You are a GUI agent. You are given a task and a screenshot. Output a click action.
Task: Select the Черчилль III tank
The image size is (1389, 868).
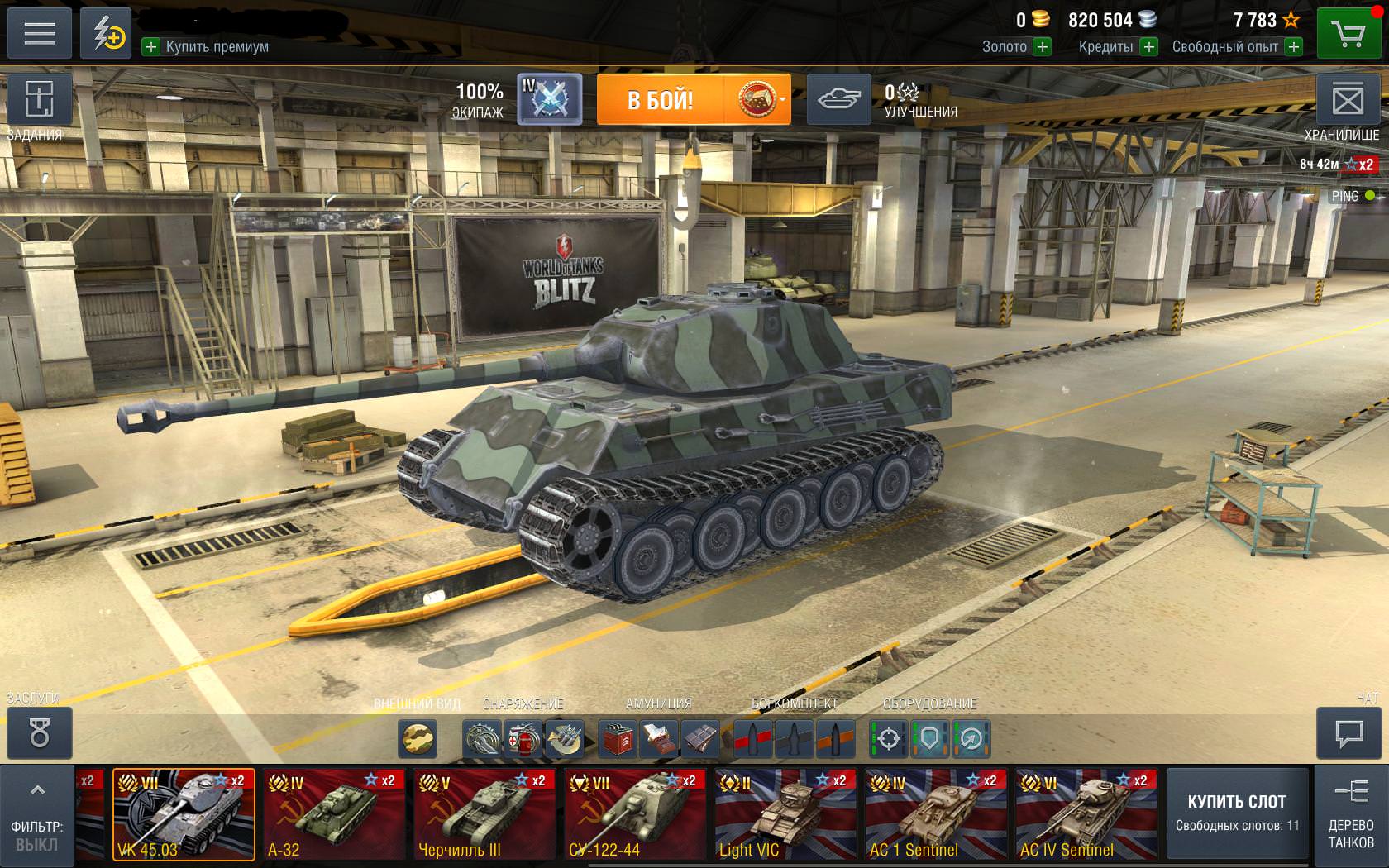click(484, 814)
